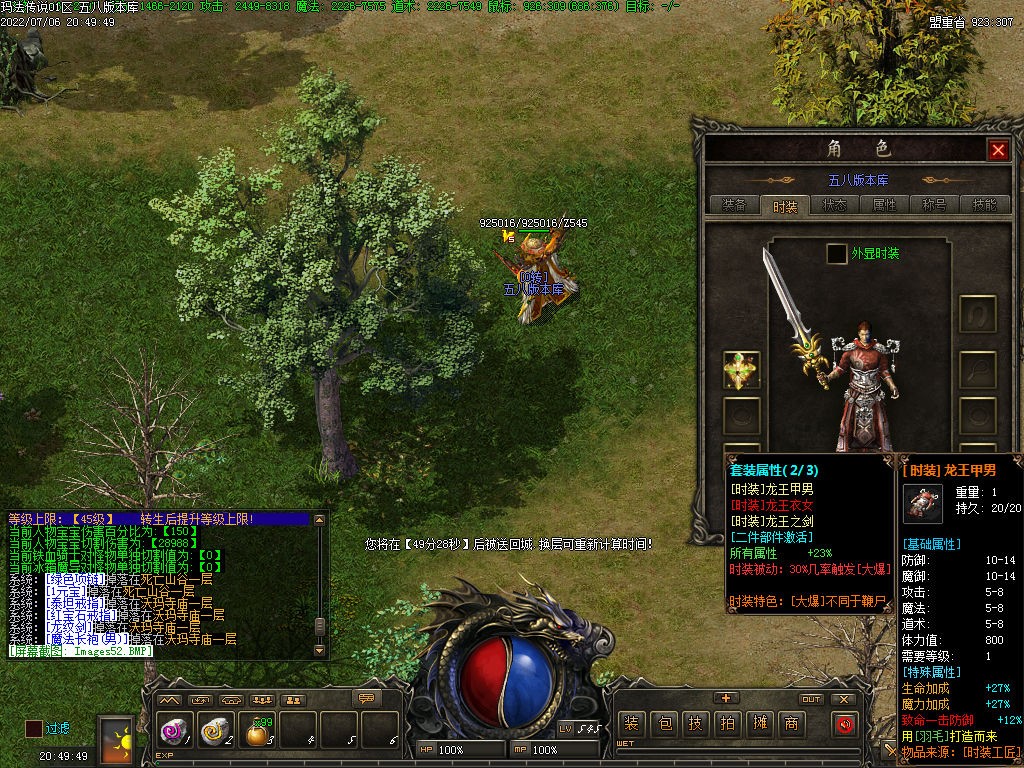This screenshot has height=768, width=1024.
Task: Click the equipped Dragon King armor figure
Action: click(858, 385)
